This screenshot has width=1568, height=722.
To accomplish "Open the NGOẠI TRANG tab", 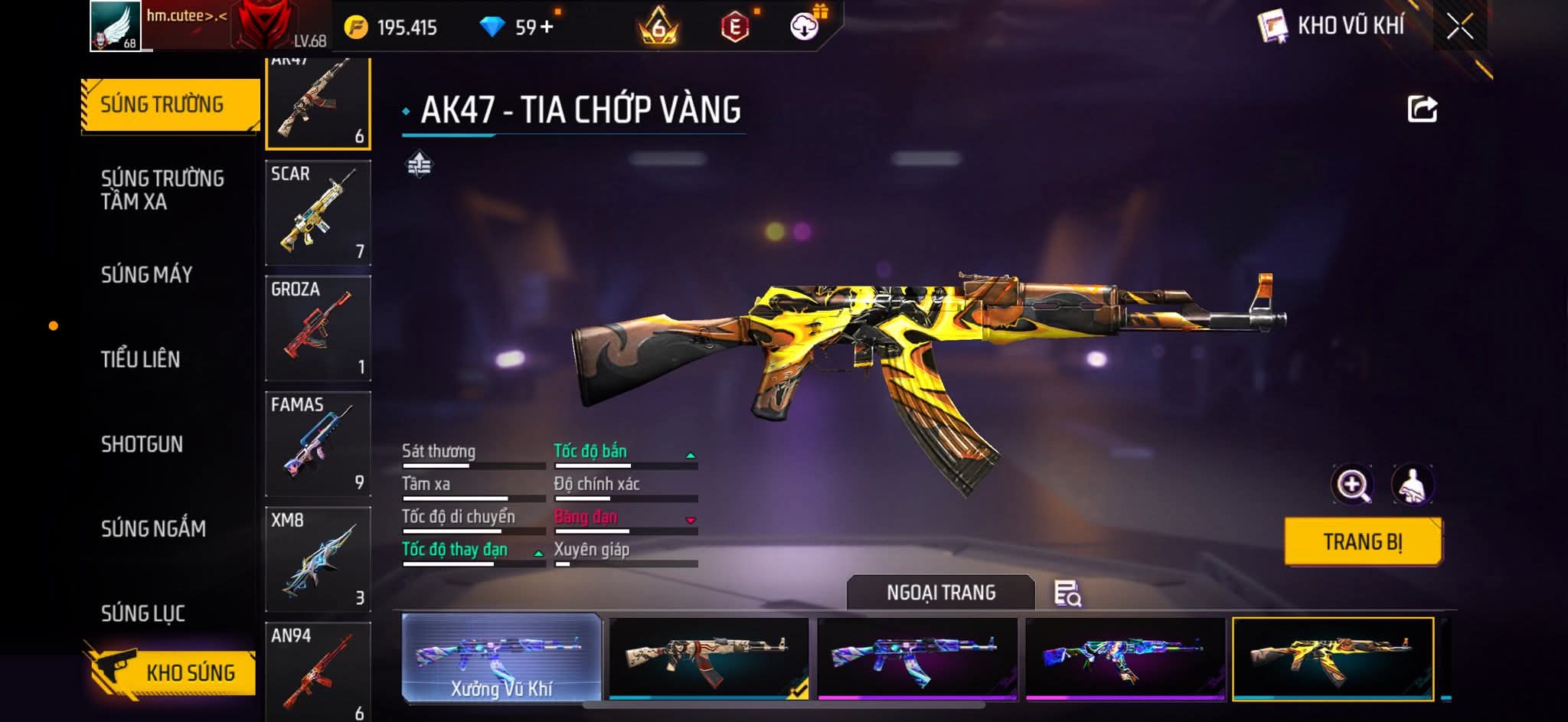I will (941, 593).
